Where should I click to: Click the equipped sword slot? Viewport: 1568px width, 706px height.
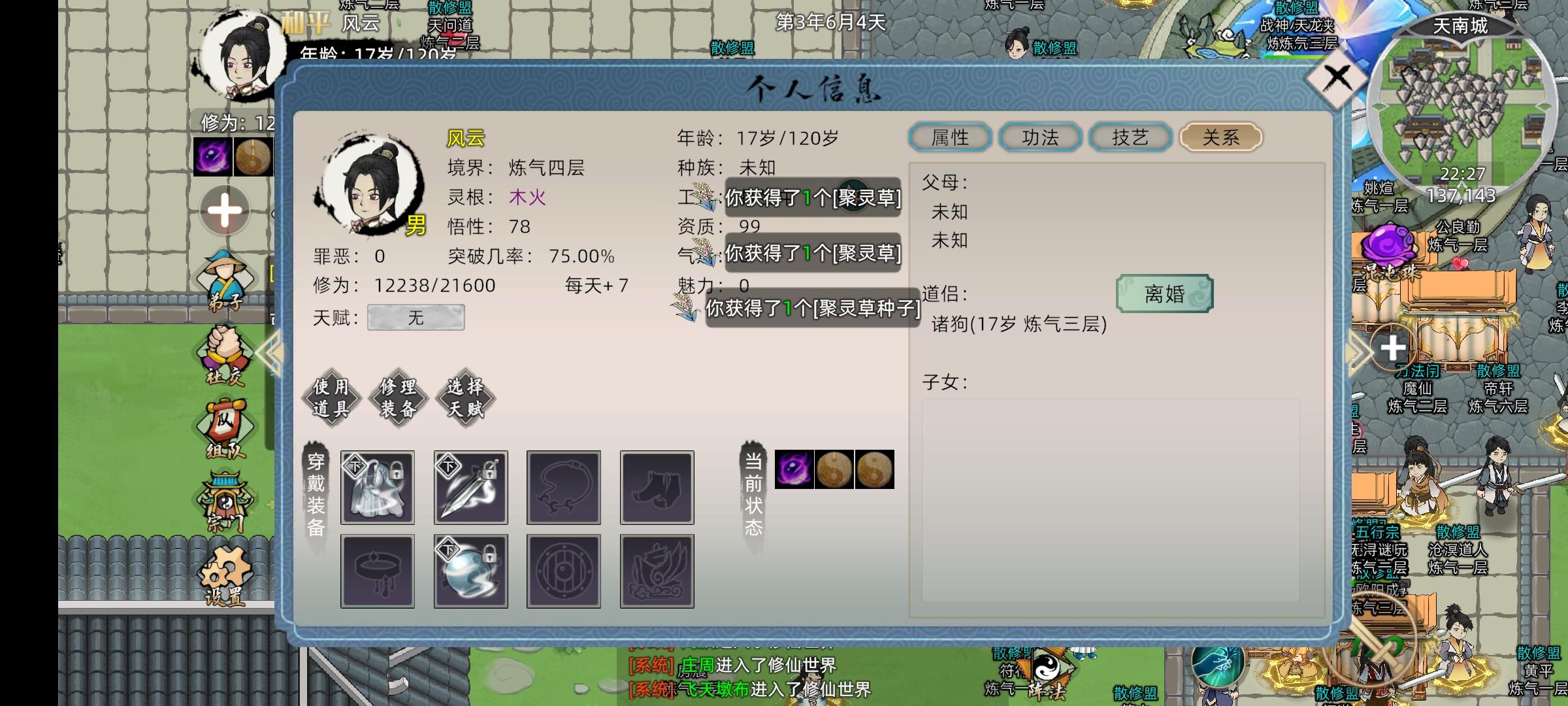click(470, 487)
